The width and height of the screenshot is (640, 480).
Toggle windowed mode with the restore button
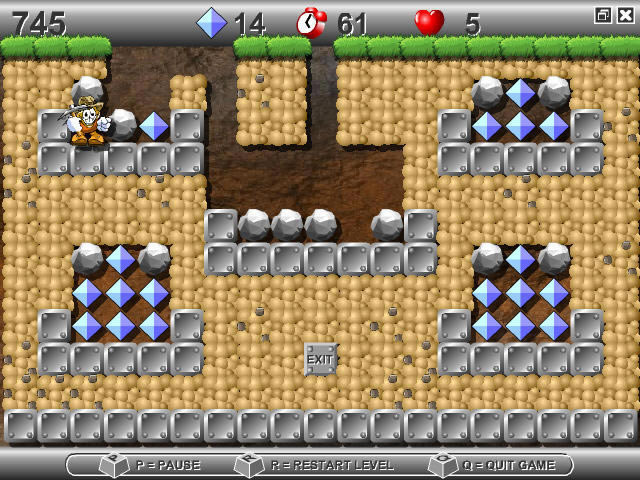(603, 15)
